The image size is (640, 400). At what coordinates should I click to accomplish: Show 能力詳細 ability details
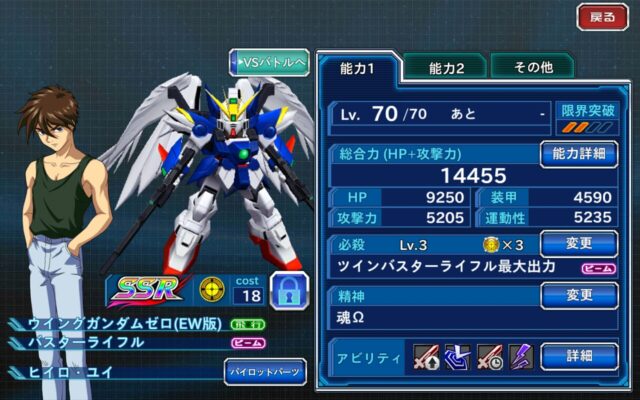(579, 154)
